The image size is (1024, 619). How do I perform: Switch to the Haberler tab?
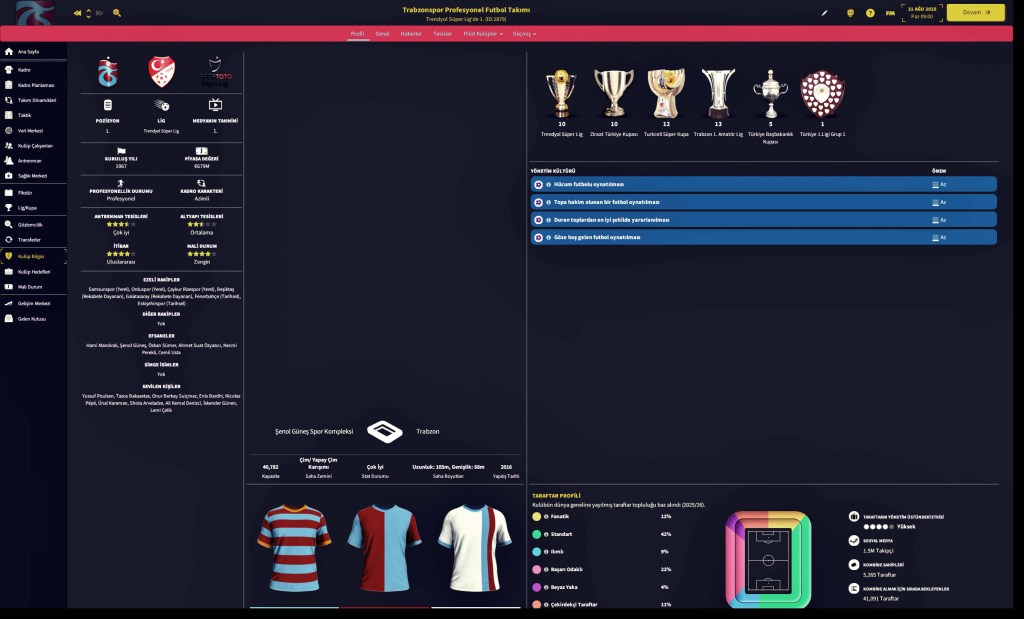411,34
